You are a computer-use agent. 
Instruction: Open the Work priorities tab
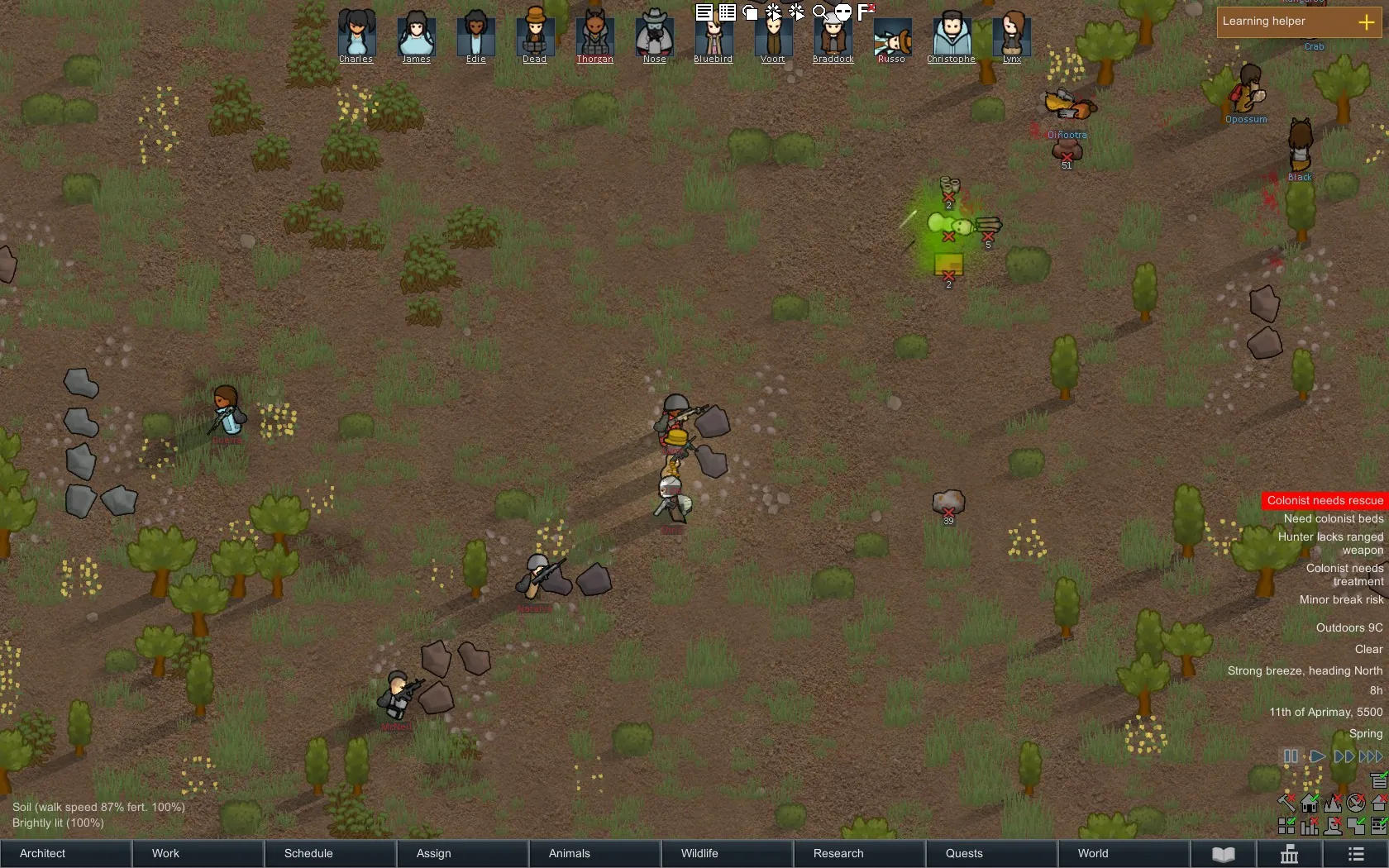click(198, 853)
